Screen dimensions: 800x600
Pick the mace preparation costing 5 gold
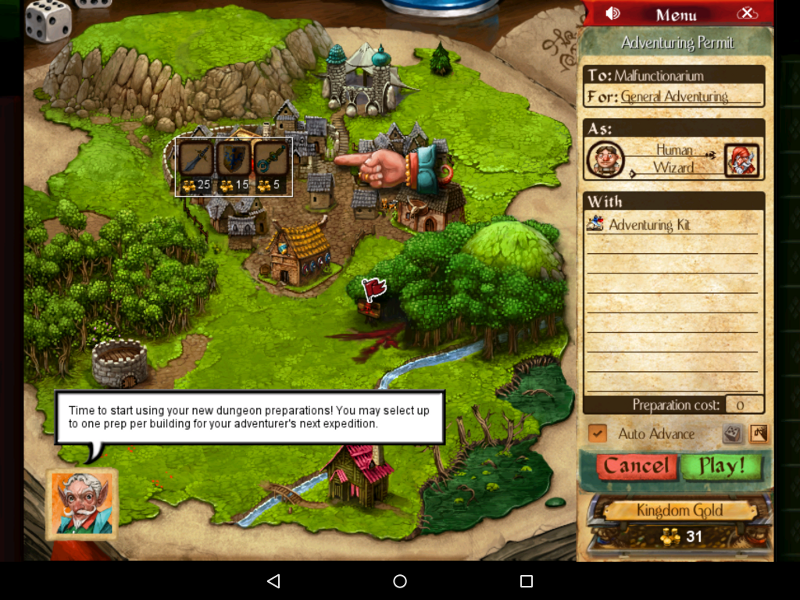[271, 165]
